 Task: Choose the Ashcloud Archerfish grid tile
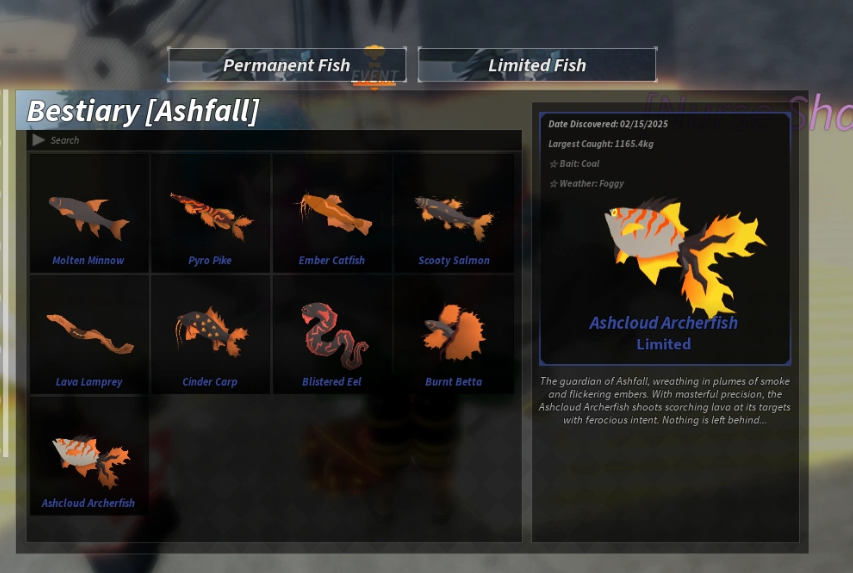89,457
